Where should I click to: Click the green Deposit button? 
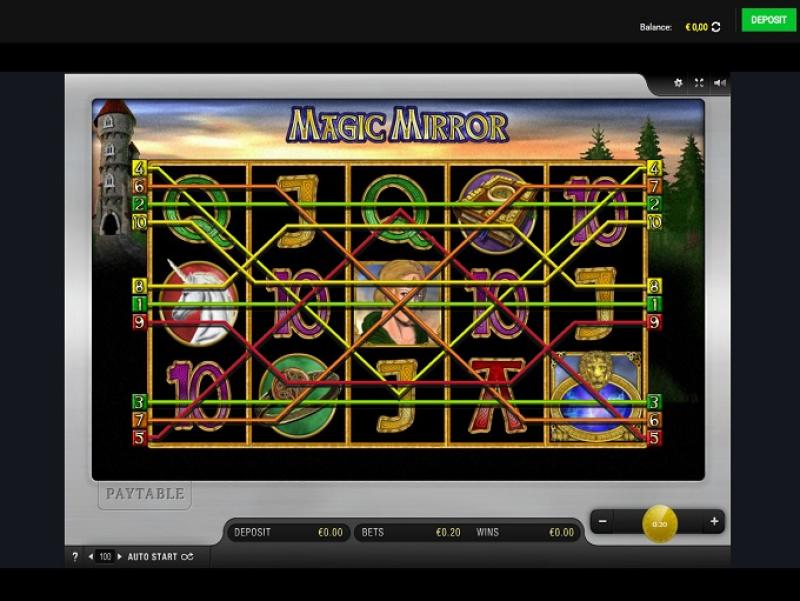click(768, 20)
